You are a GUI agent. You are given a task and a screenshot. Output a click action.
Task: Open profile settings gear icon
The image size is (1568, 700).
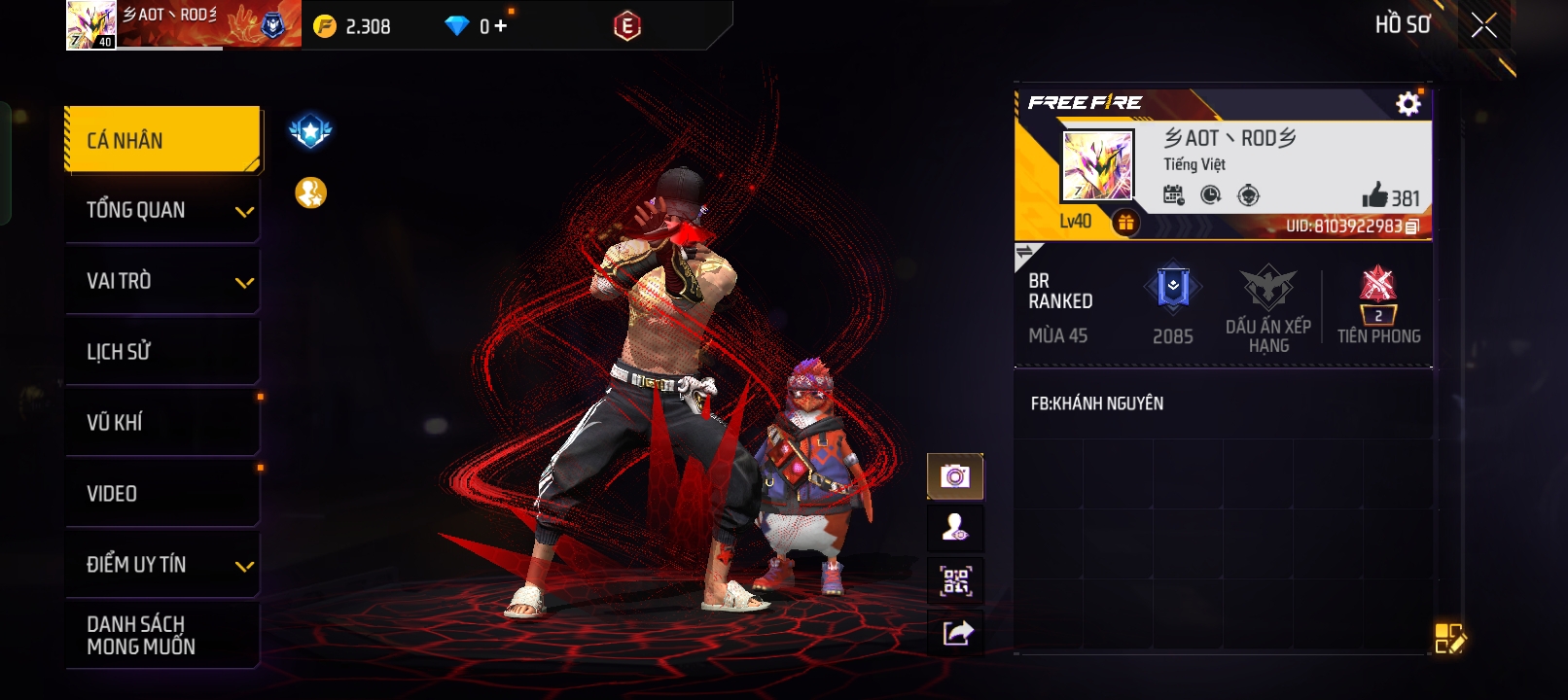(x=1408, y=104)
